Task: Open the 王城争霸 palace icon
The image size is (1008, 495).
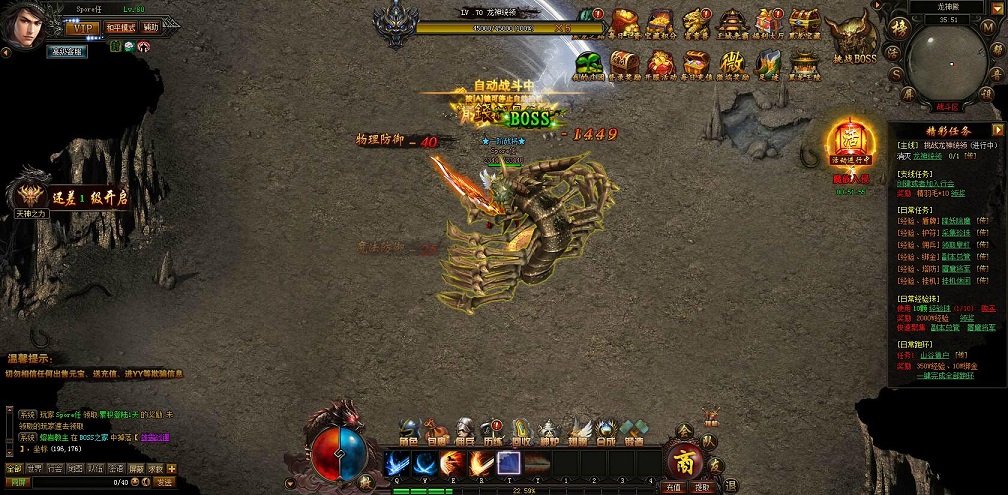Action: pos(733,23)
